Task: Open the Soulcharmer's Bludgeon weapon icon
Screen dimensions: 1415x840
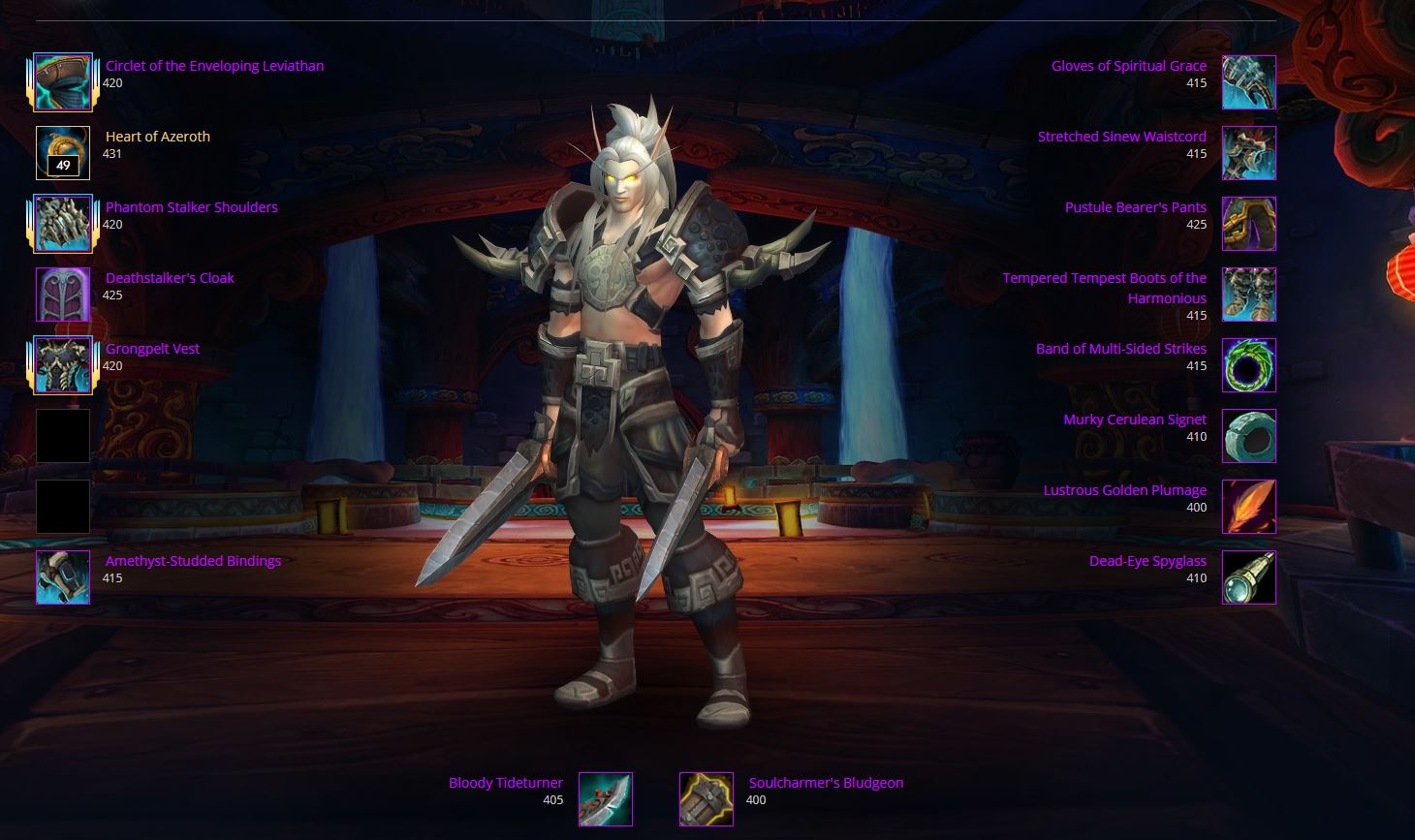Action: 706,798
